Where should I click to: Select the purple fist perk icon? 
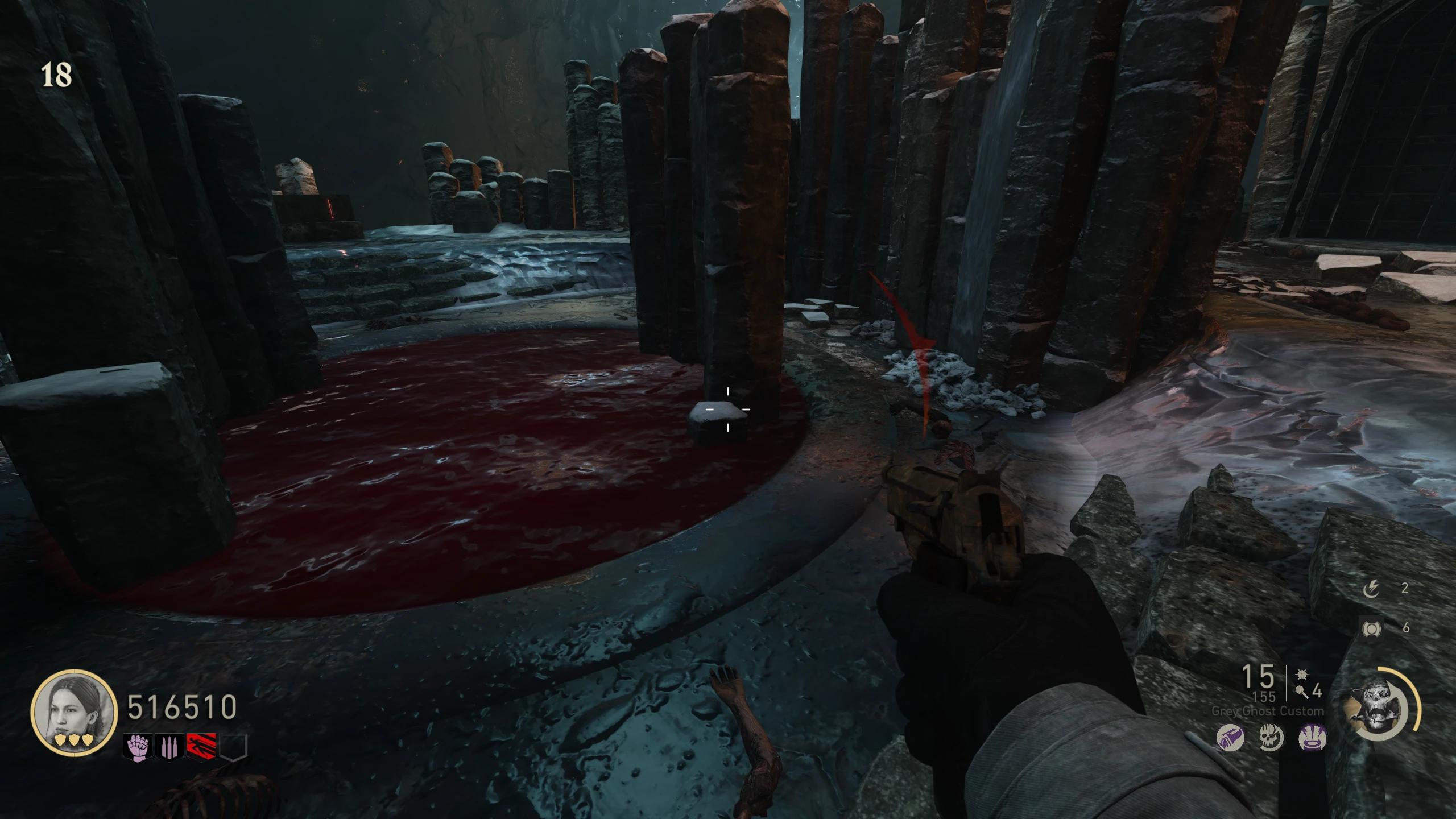coord(138,748)
